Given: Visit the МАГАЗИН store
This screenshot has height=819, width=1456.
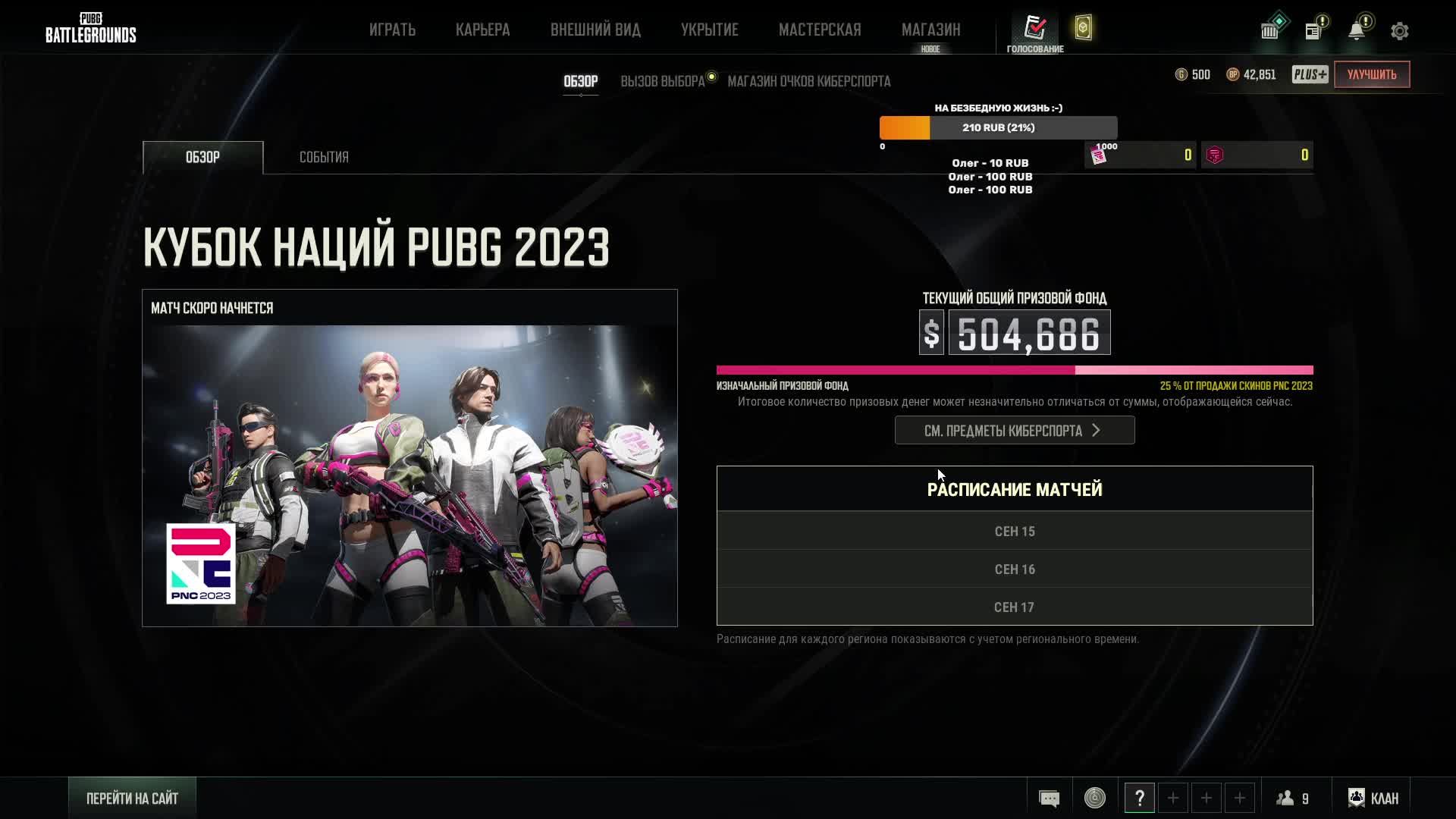Looking at the screenshot, I should click(x=930, y=30).
